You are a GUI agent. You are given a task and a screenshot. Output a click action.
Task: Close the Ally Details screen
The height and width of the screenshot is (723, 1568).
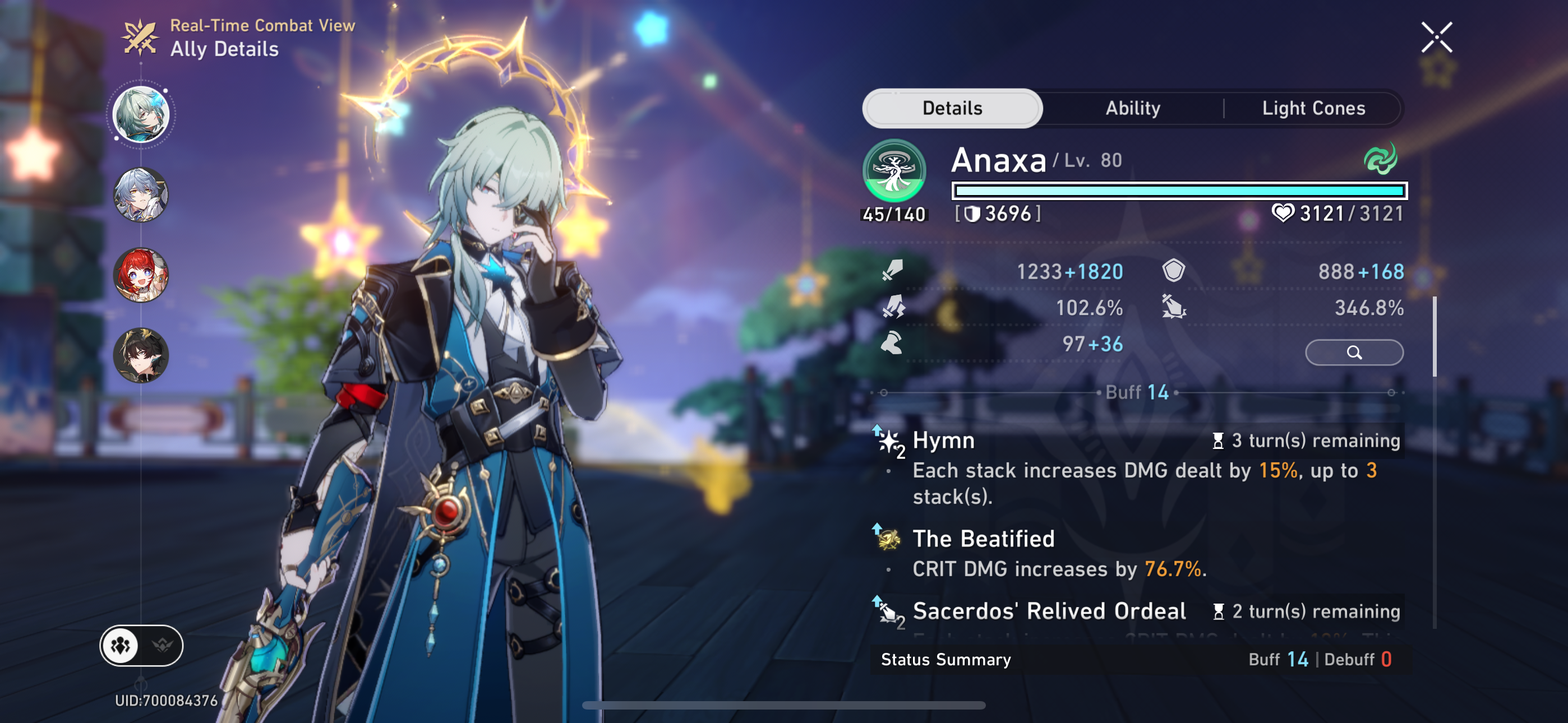(1437, 38)
